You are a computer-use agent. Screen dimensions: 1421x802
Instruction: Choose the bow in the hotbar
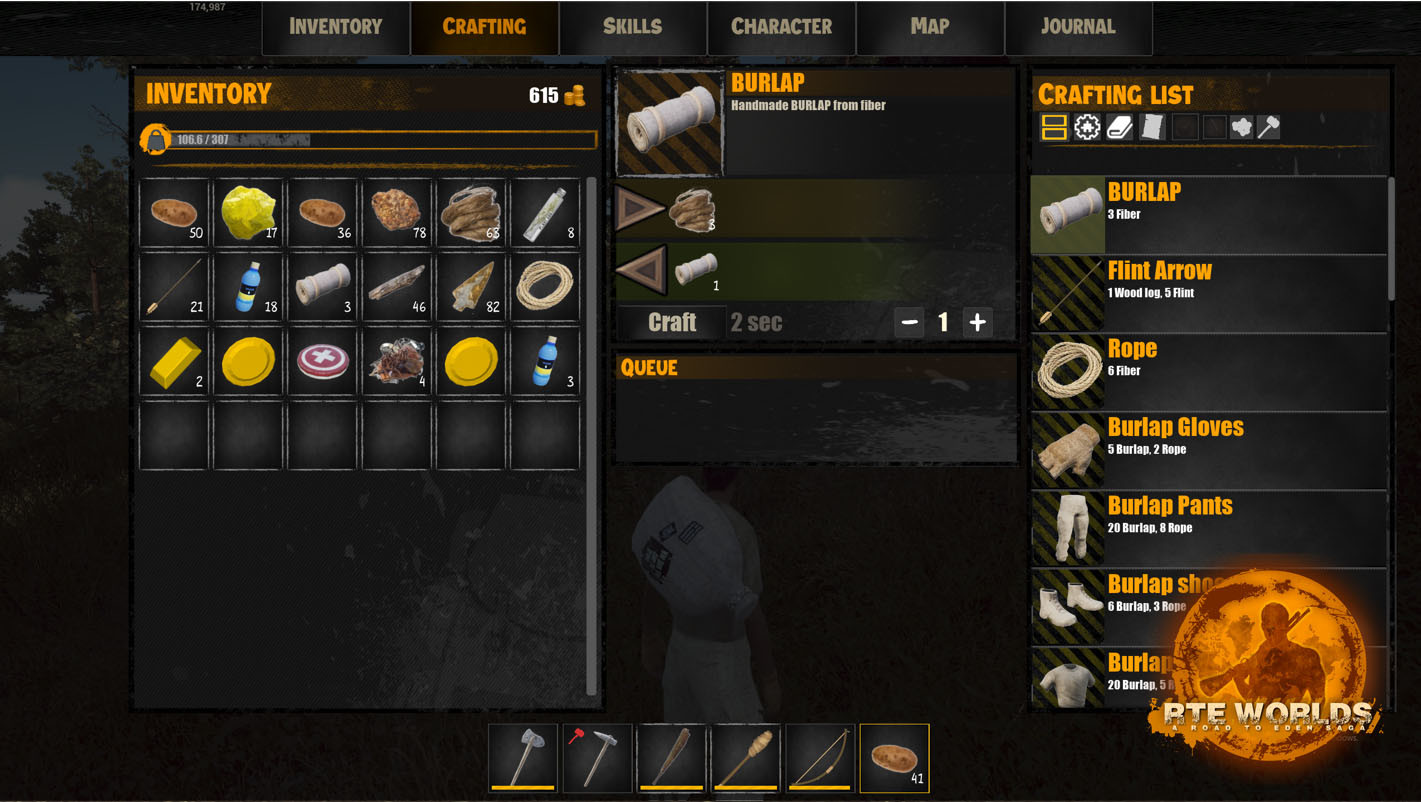click(x=819, y=758)
